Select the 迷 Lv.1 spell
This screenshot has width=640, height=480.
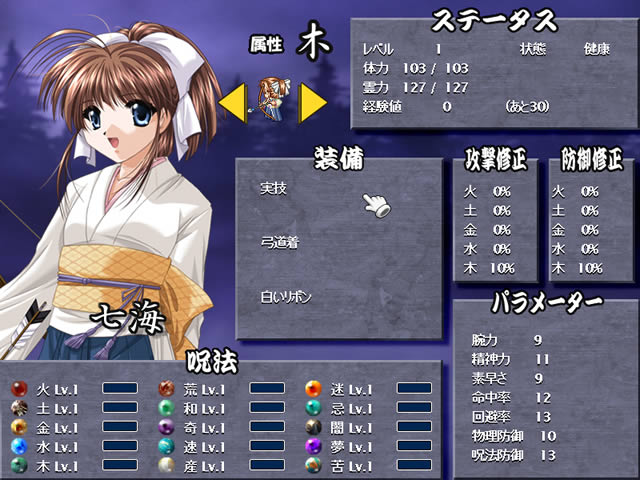pos(349,389)
